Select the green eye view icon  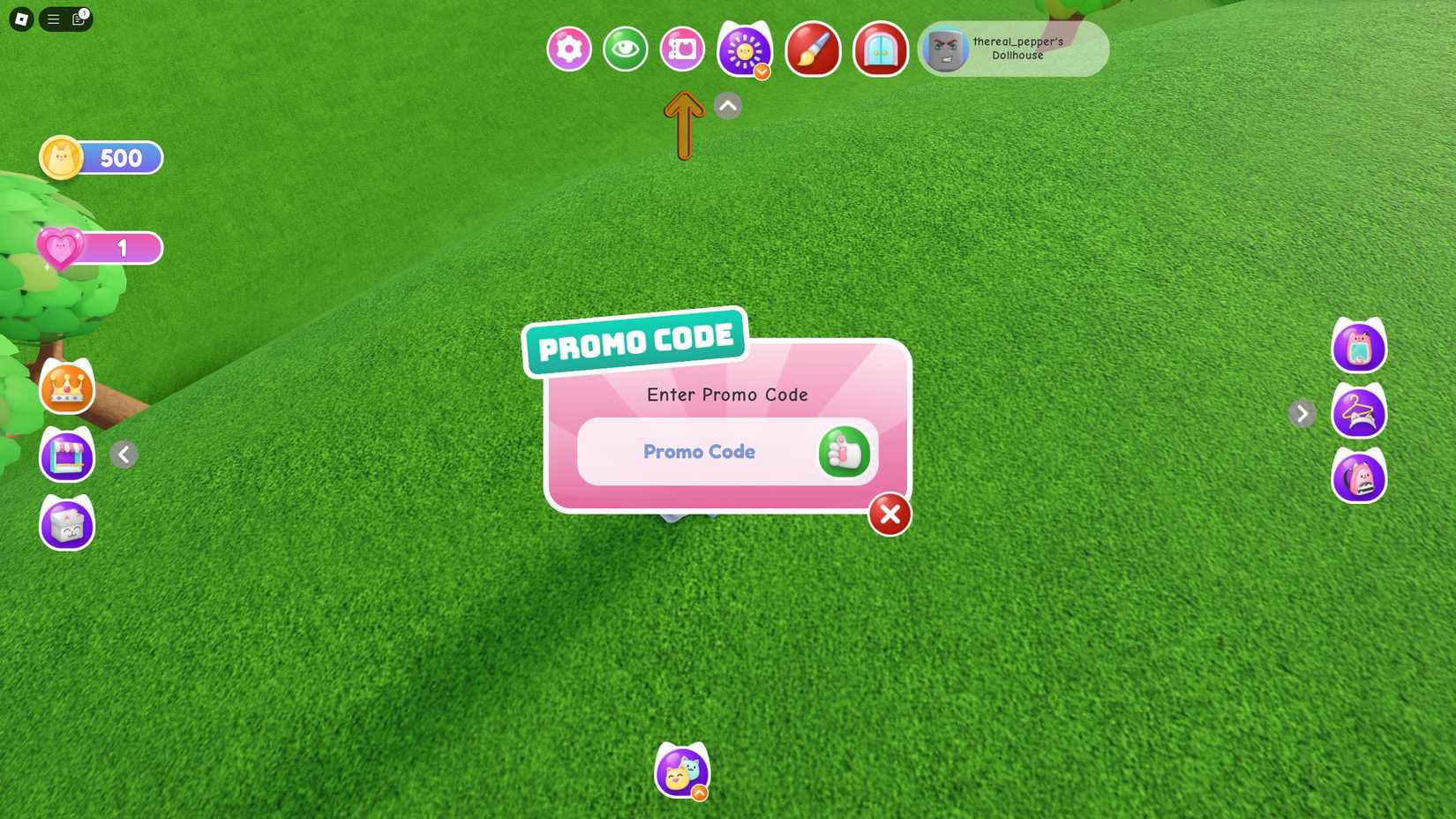(x=626, y=50)
